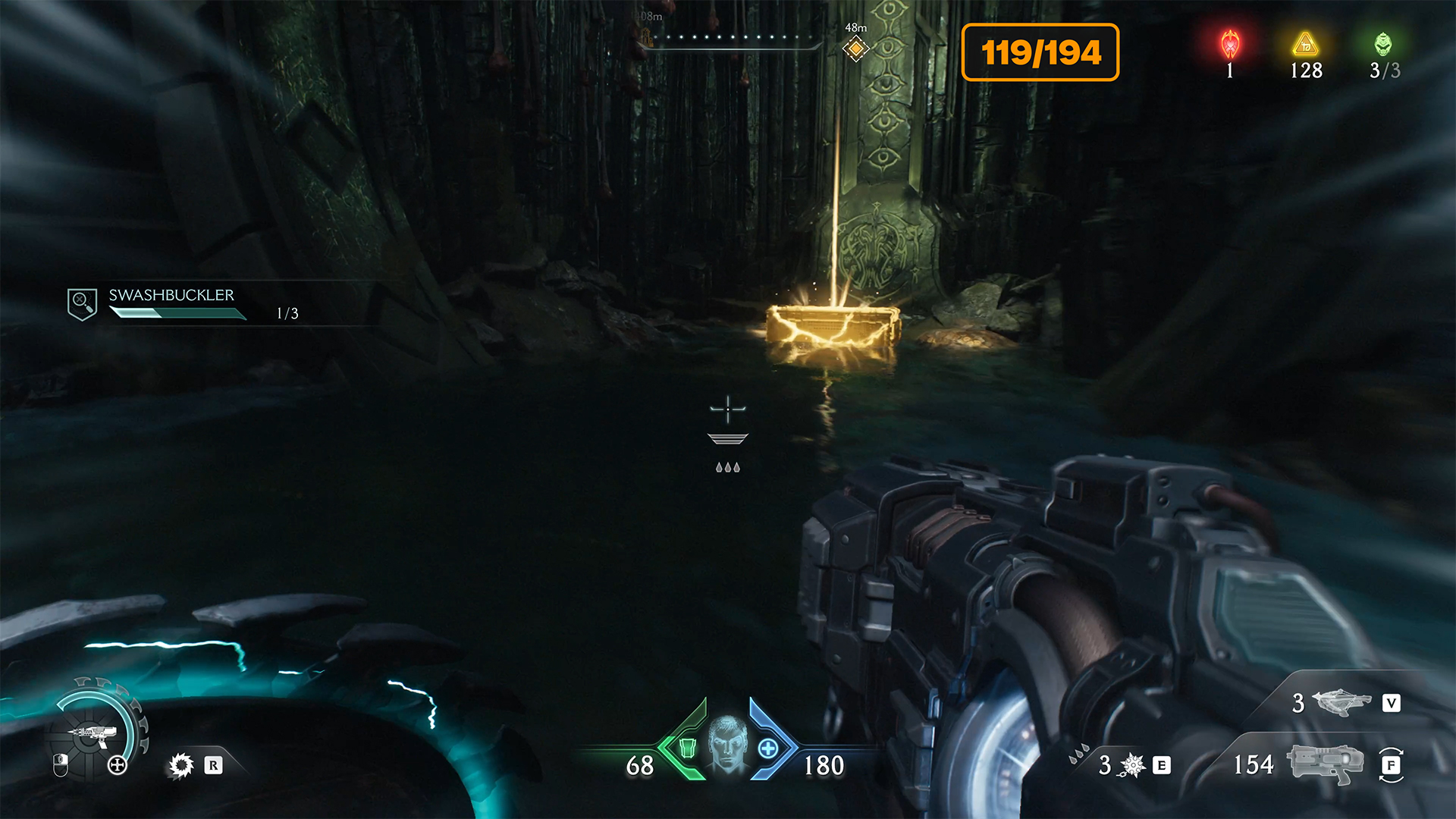Pick the secondary weapon icon beside 3

tap(1341, 702)
